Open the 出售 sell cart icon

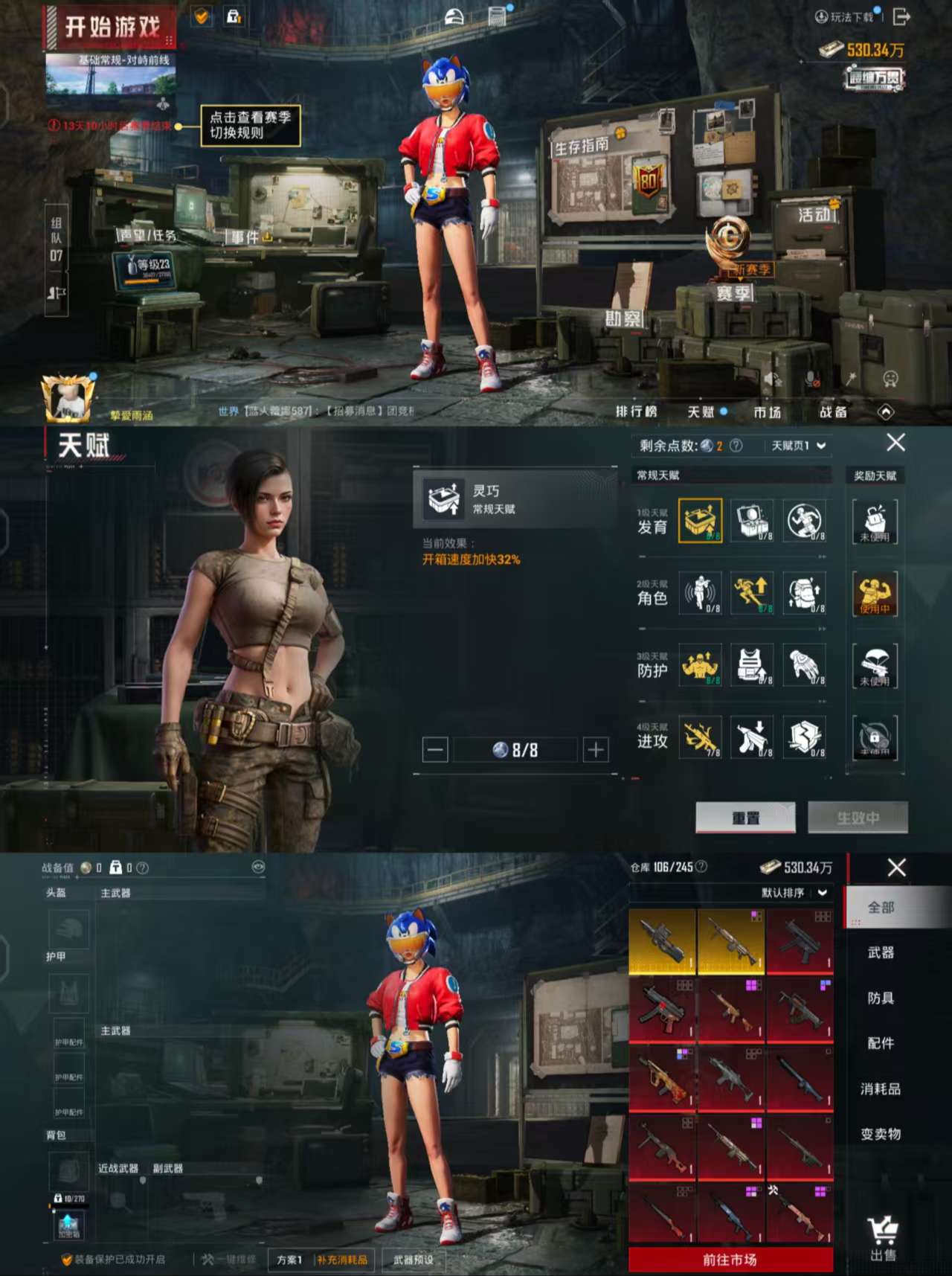(882, 1226)
